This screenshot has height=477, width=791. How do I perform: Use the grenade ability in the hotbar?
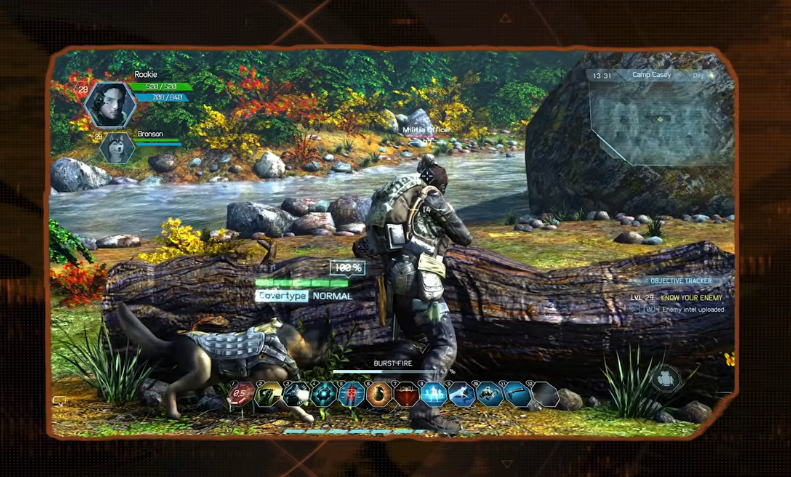click(x=379, y=395)
